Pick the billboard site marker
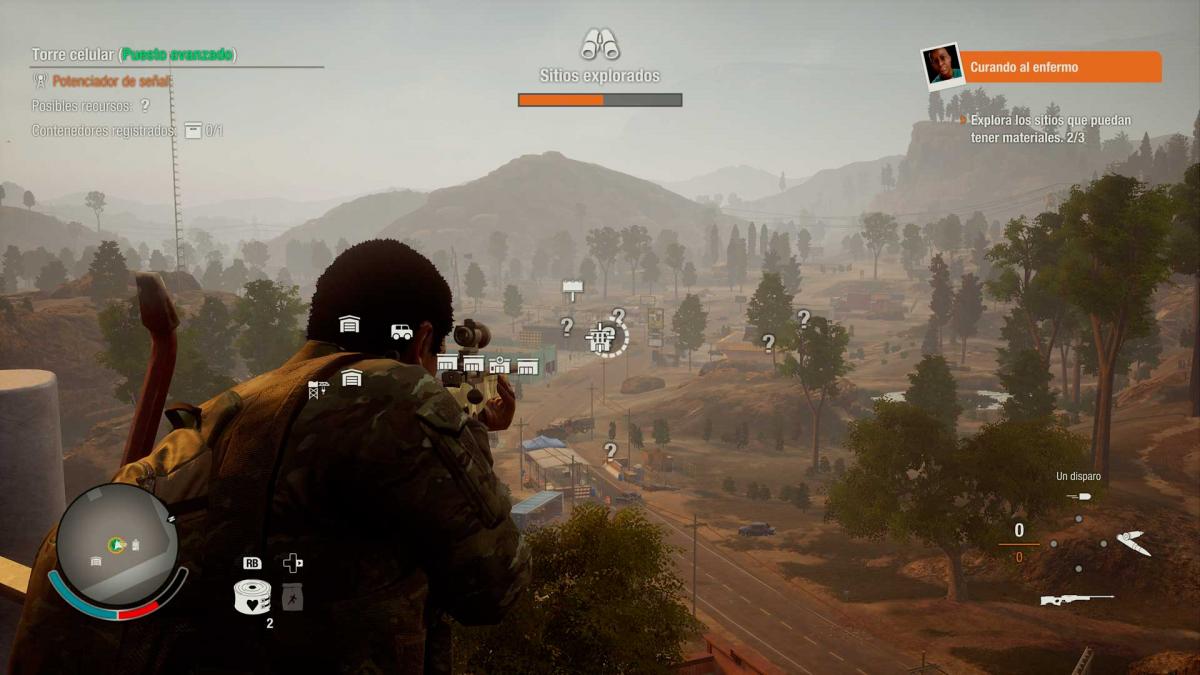The height and width of the screenshot is (675, 1200). coord(572,290)
